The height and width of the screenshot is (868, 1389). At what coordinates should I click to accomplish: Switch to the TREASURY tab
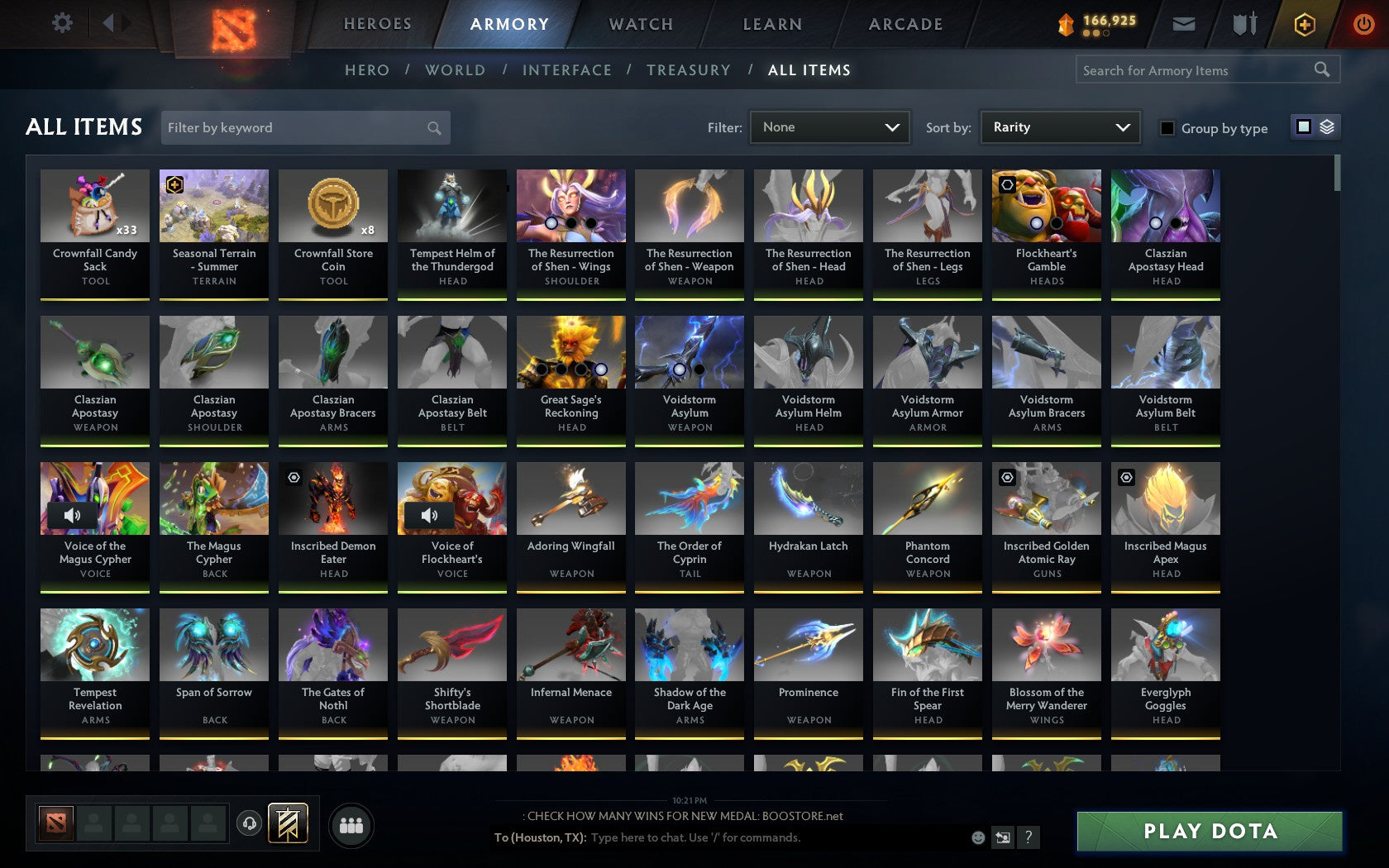pyautogui.click(x=689, y=70)
